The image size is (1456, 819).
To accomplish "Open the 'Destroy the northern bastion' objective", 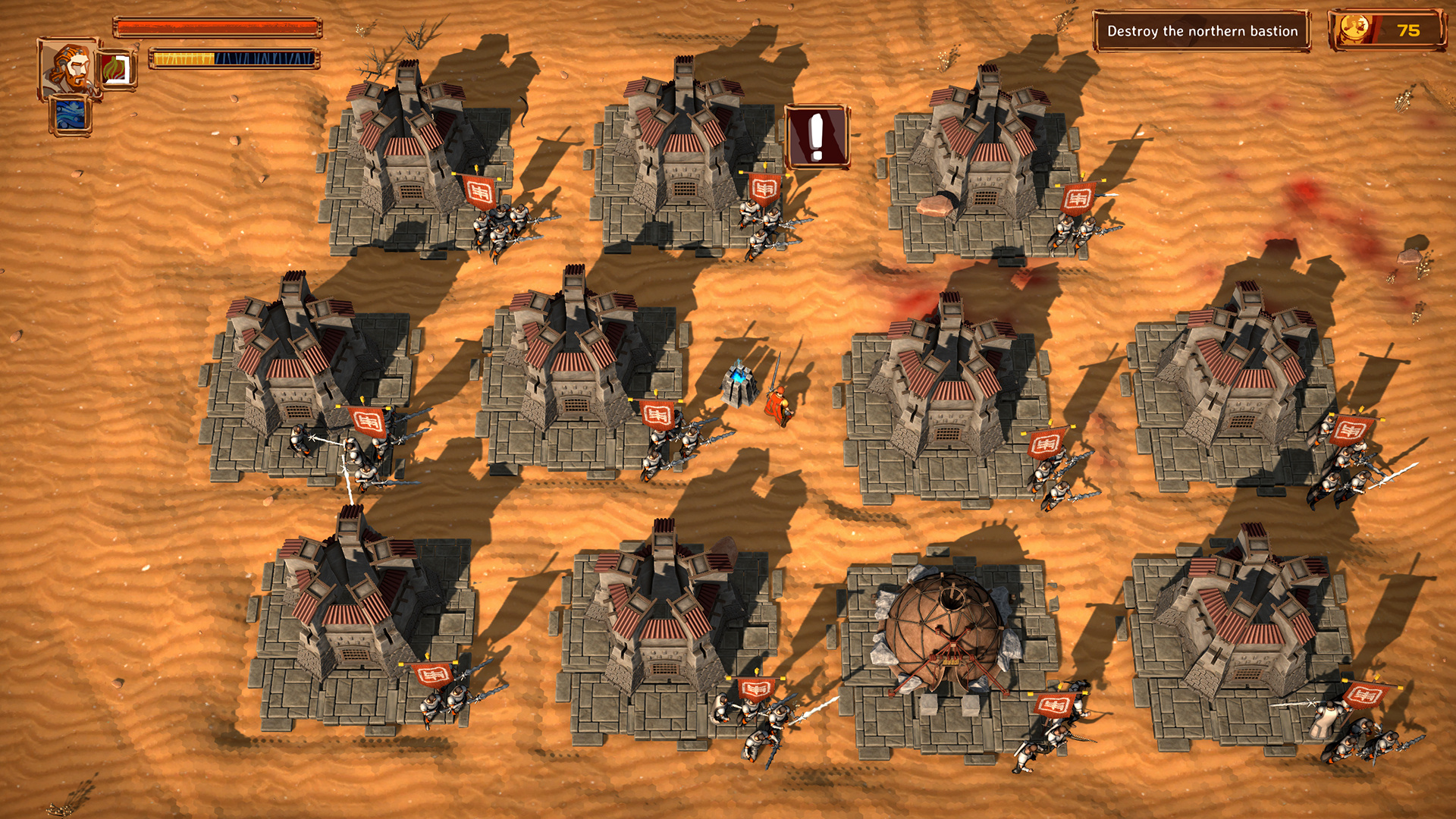I will pos(1202,31).
